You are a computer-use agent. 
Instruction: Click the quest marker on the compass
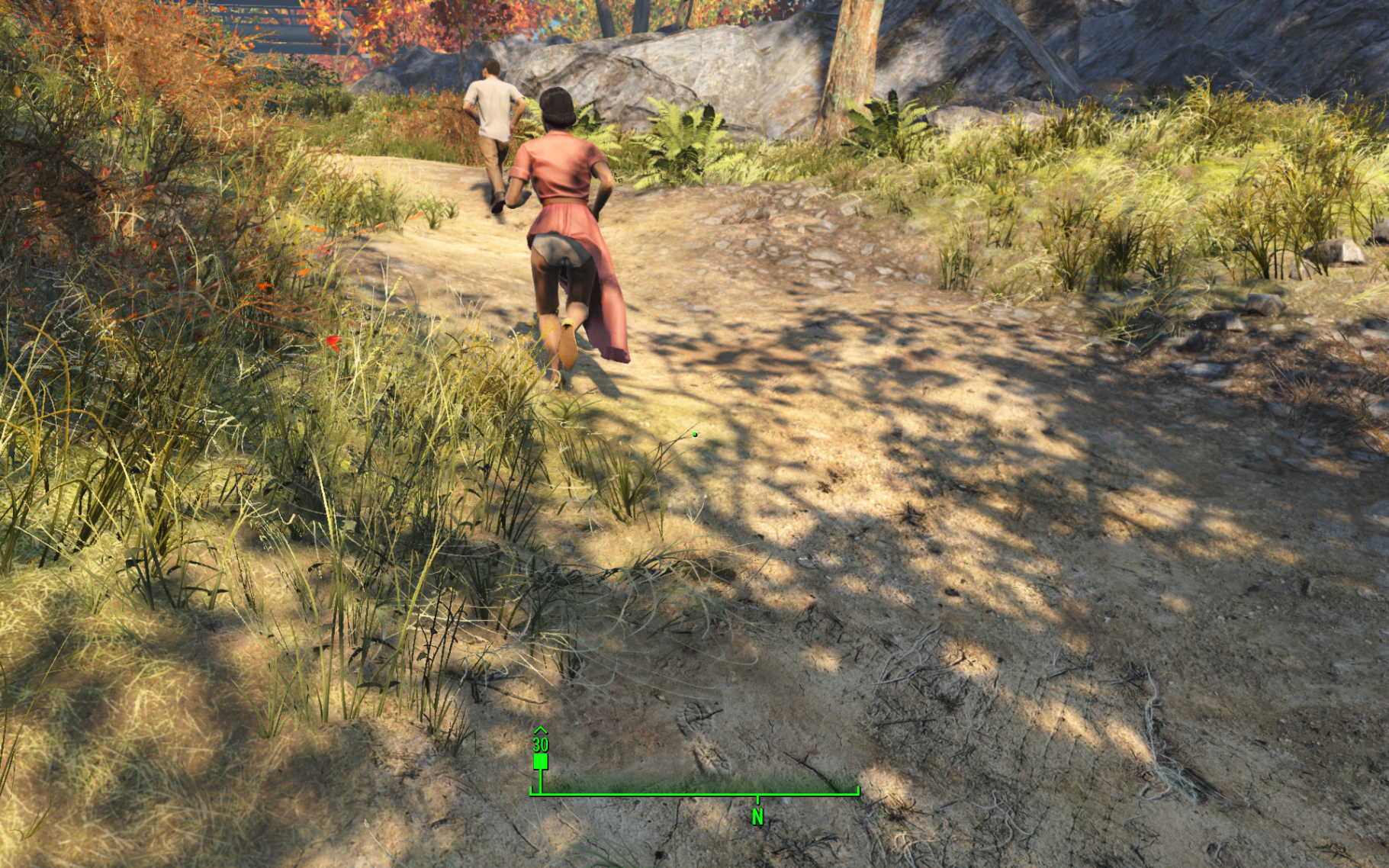(x=540, y=760)
